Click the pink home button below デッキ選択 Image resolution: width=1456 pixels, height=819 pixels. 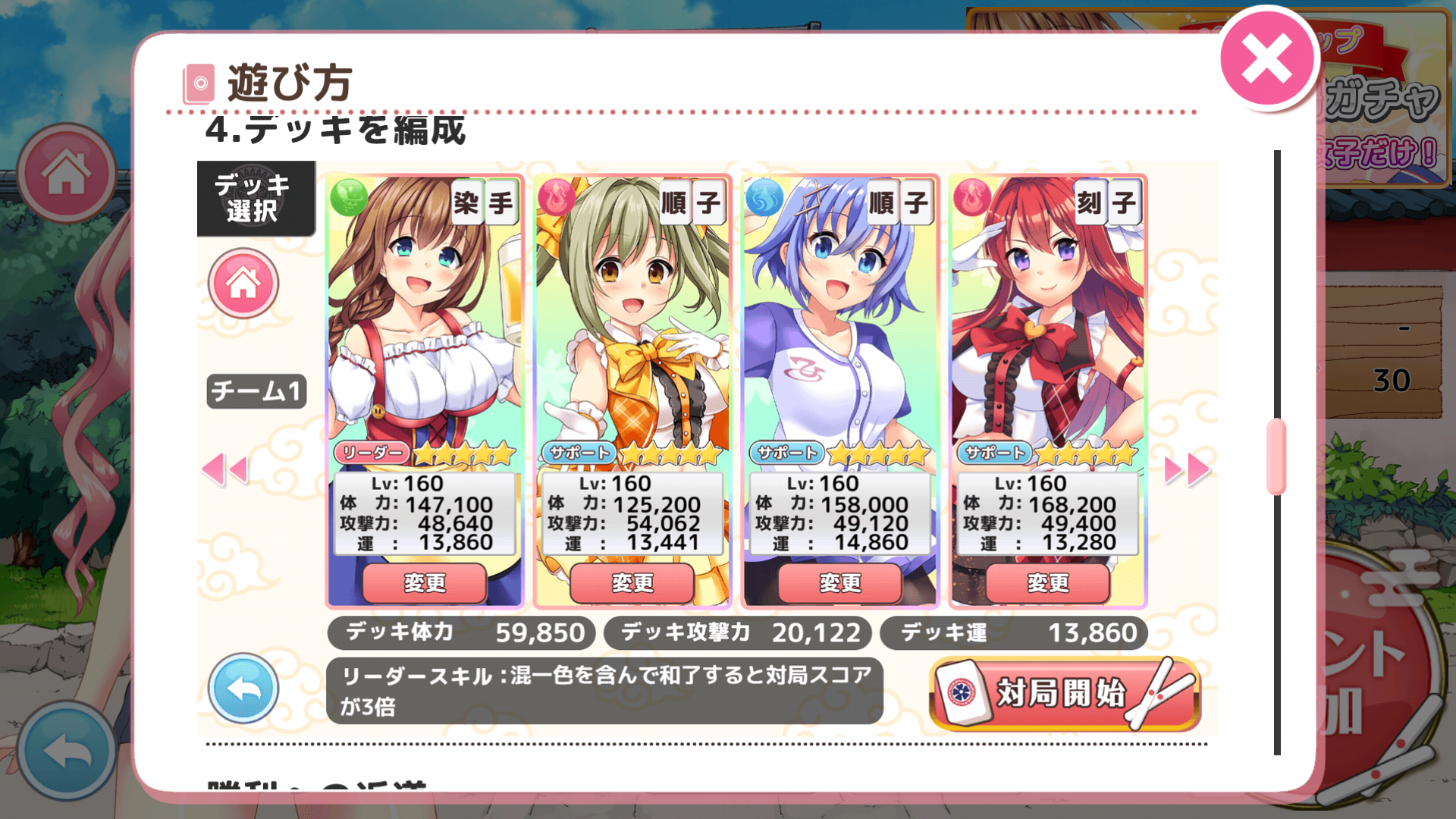point(243,284)
